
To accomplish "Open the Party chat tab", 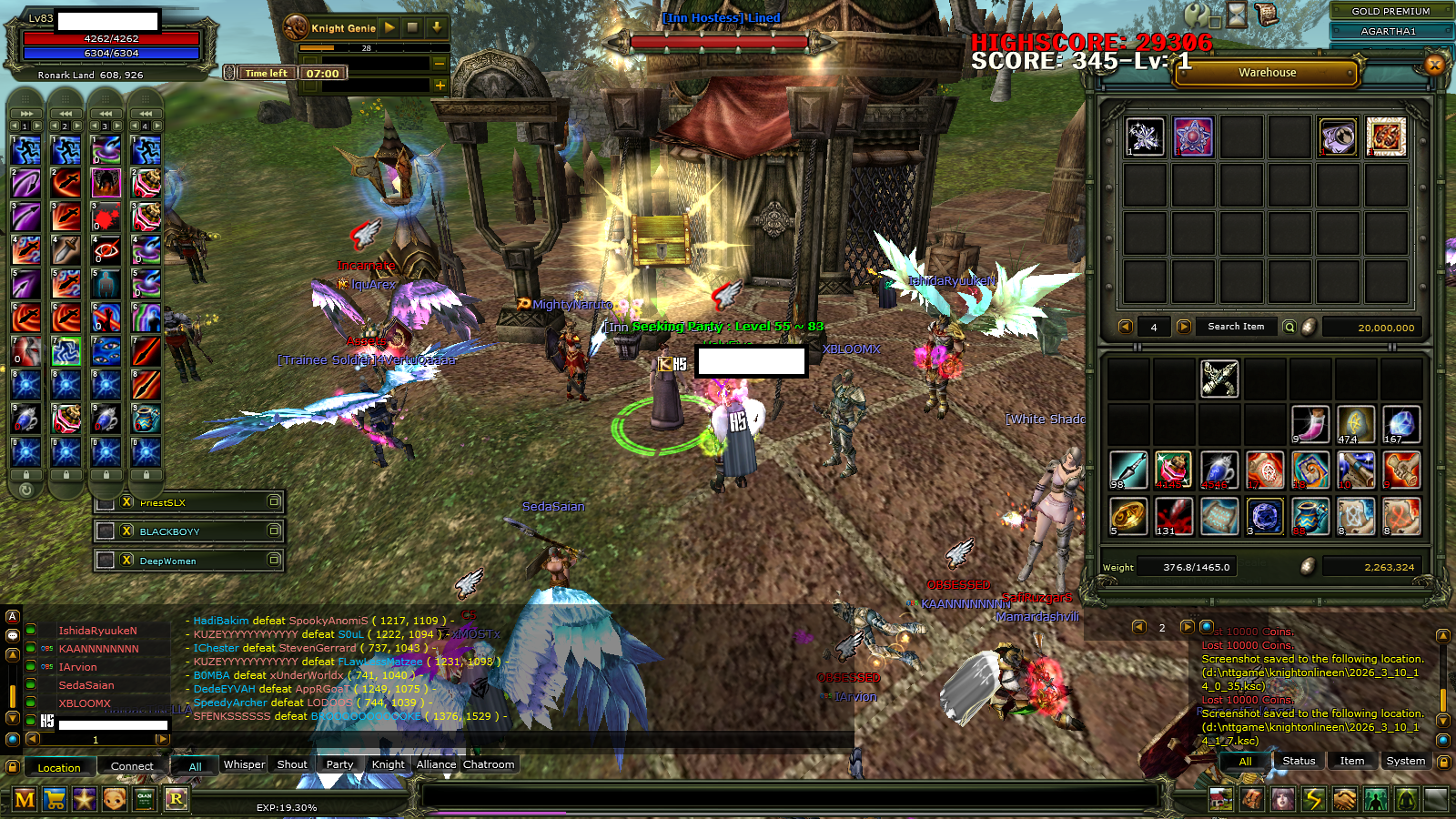I will pyautogui.click(x=339, y=764).
